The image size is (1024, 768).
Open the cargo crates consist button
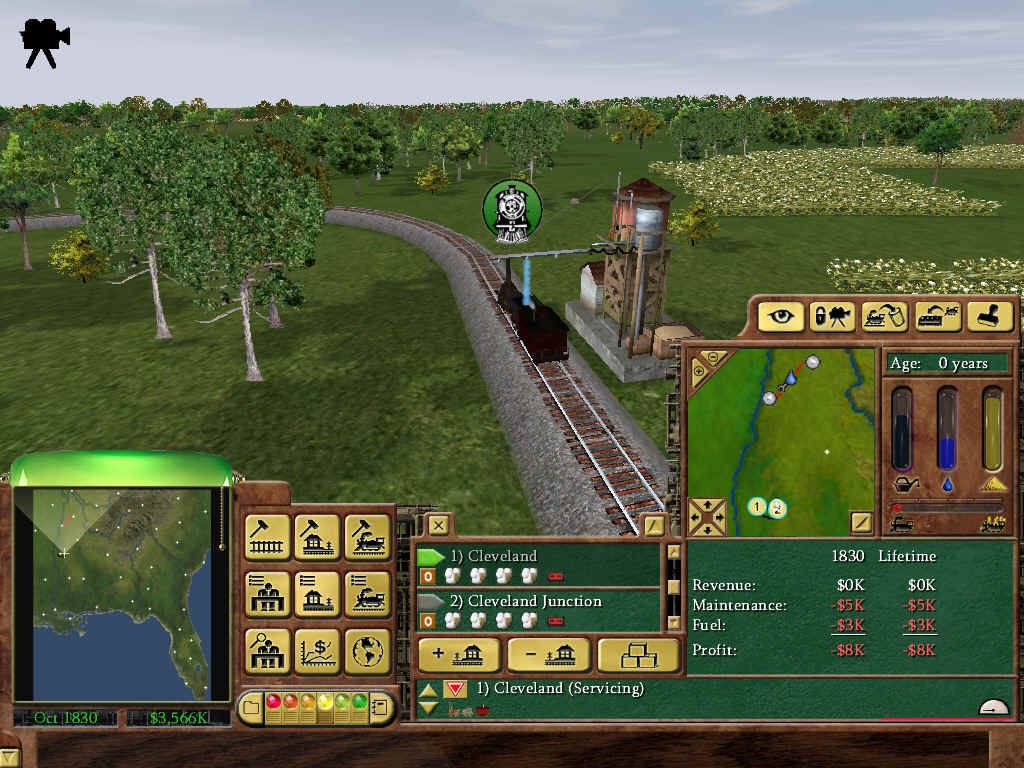637,655
